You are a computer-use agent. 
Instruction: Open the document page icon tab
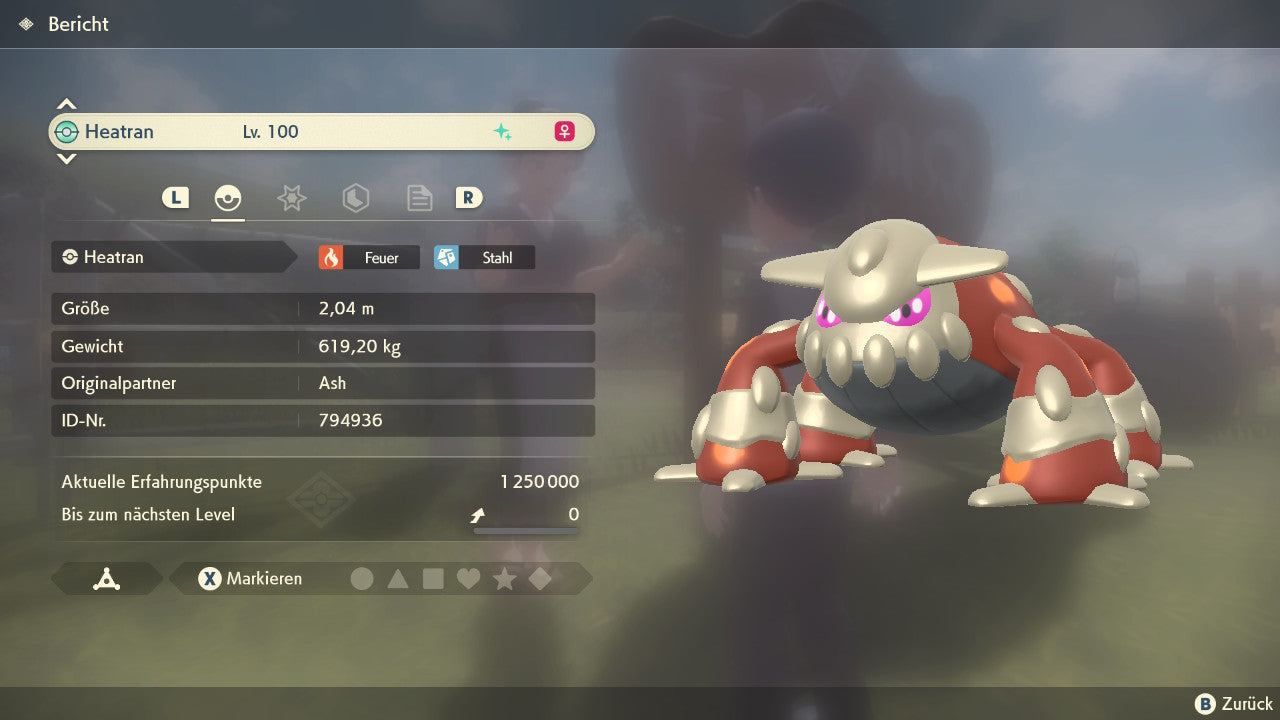coord(419,198)
